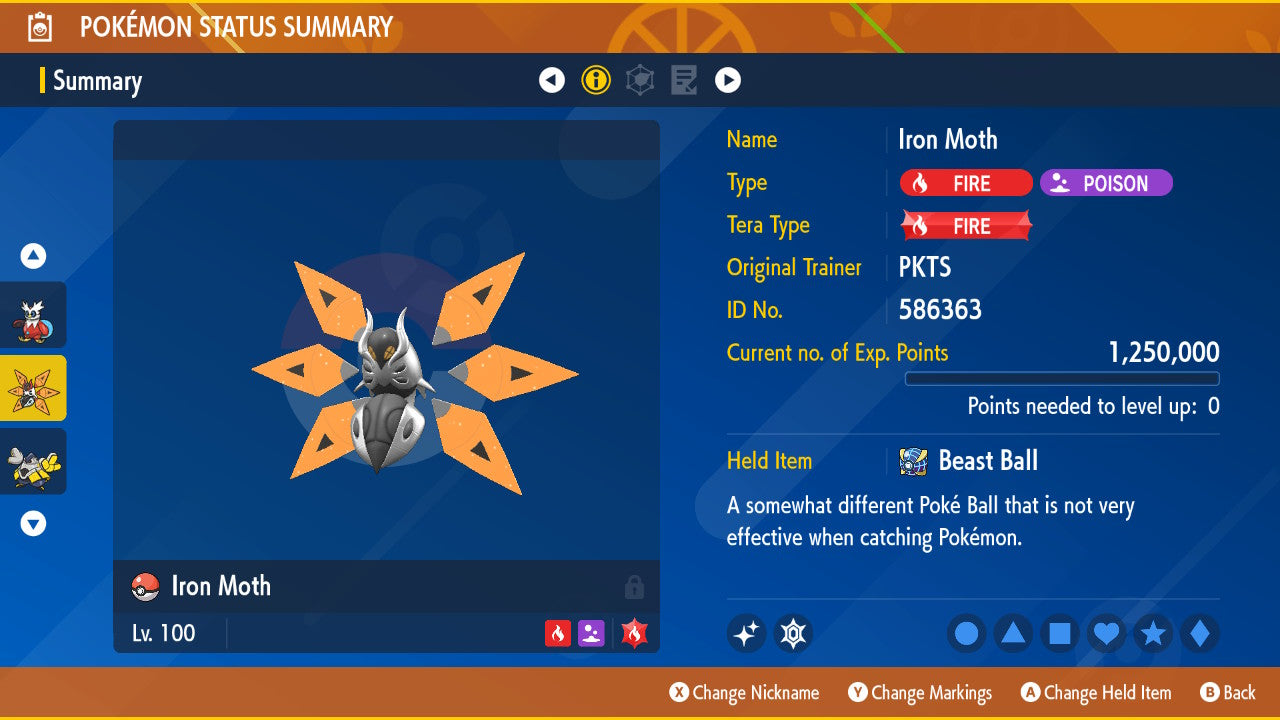Select the yellow info summary tab

pos(596,80)
